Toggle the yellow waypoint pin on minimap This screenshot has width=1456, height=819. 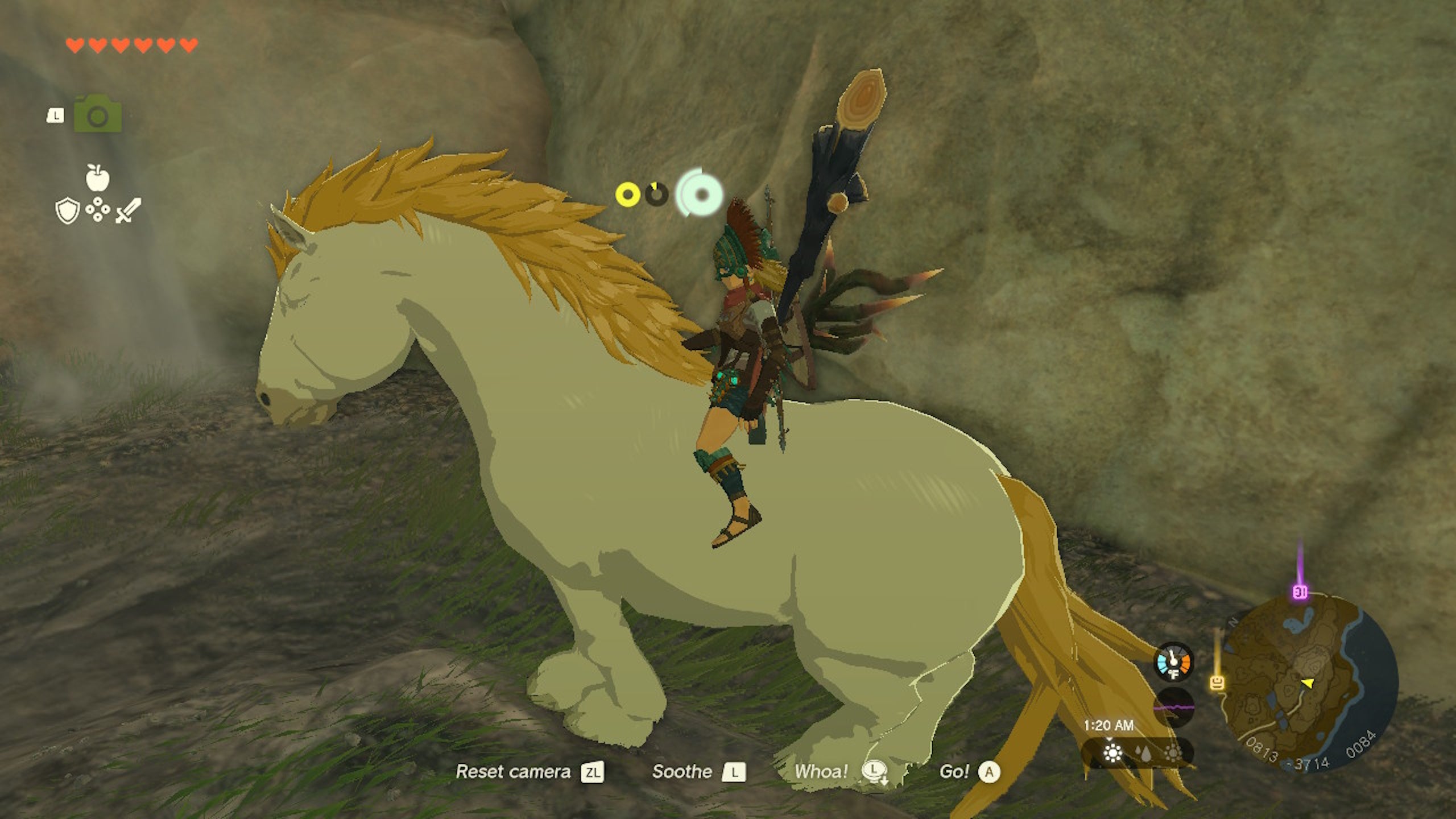pyautogui.click(x=1217, y=682)
